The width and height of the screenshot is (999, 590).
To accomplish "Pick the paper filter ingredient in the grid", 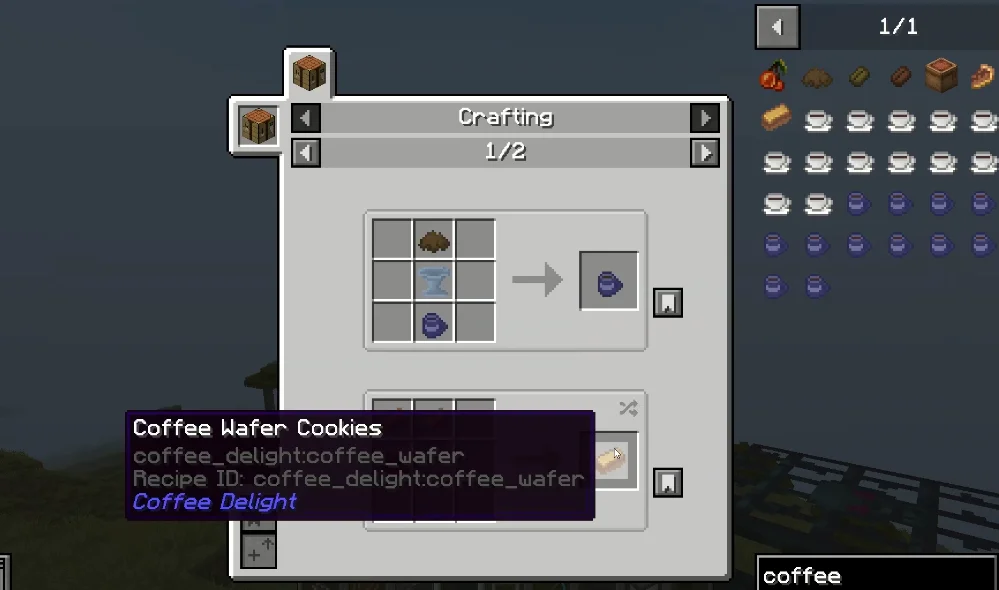I will click(x=434, y=282).
